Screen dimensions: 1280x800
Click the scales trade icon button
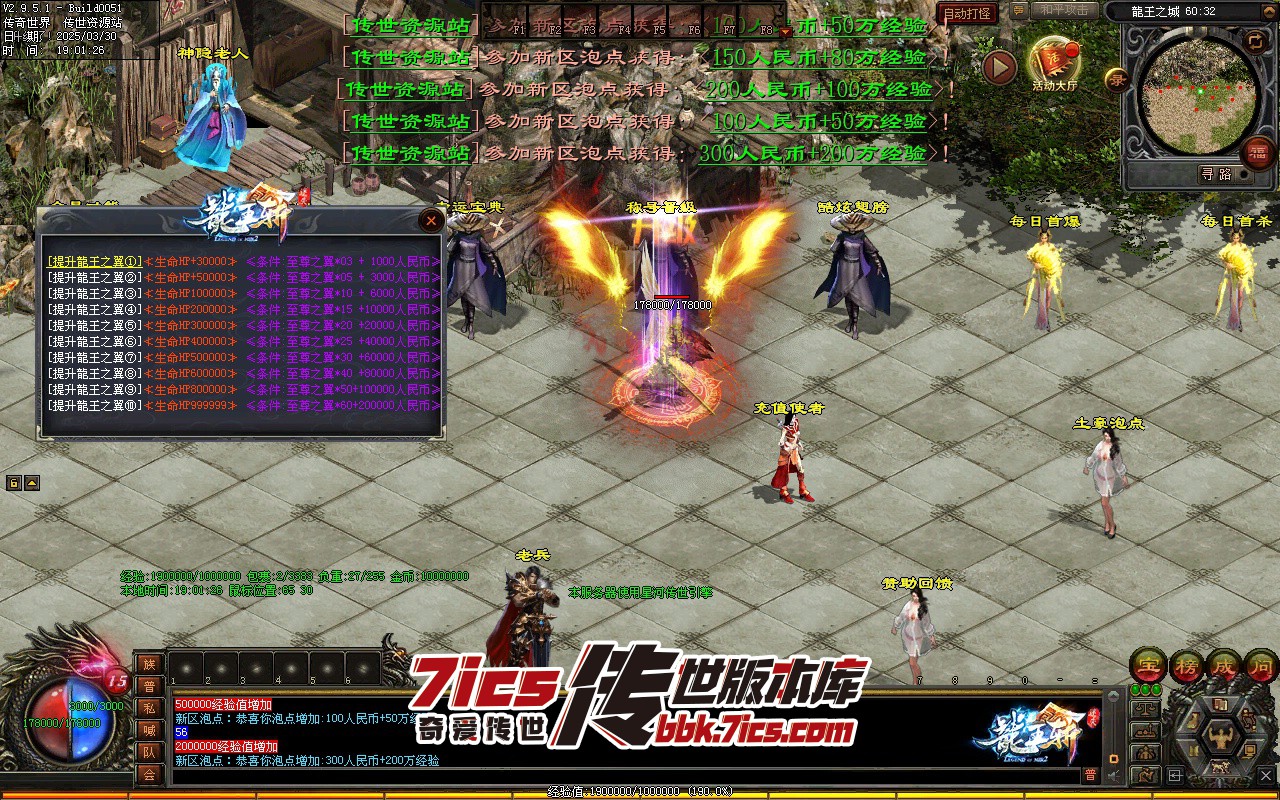(1146, 708)
